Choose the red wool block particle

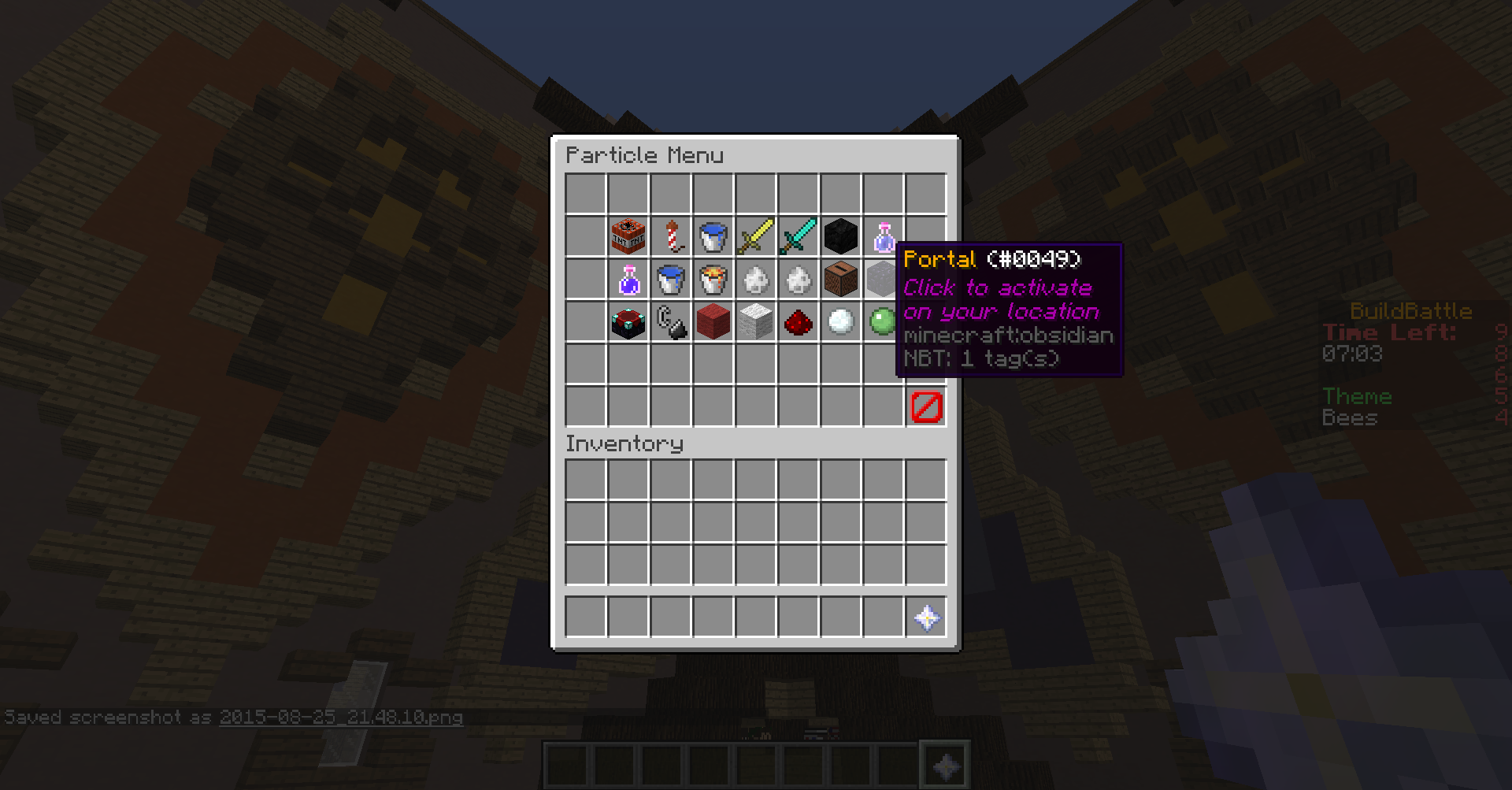pyautogui.click(x=713, y=321)
